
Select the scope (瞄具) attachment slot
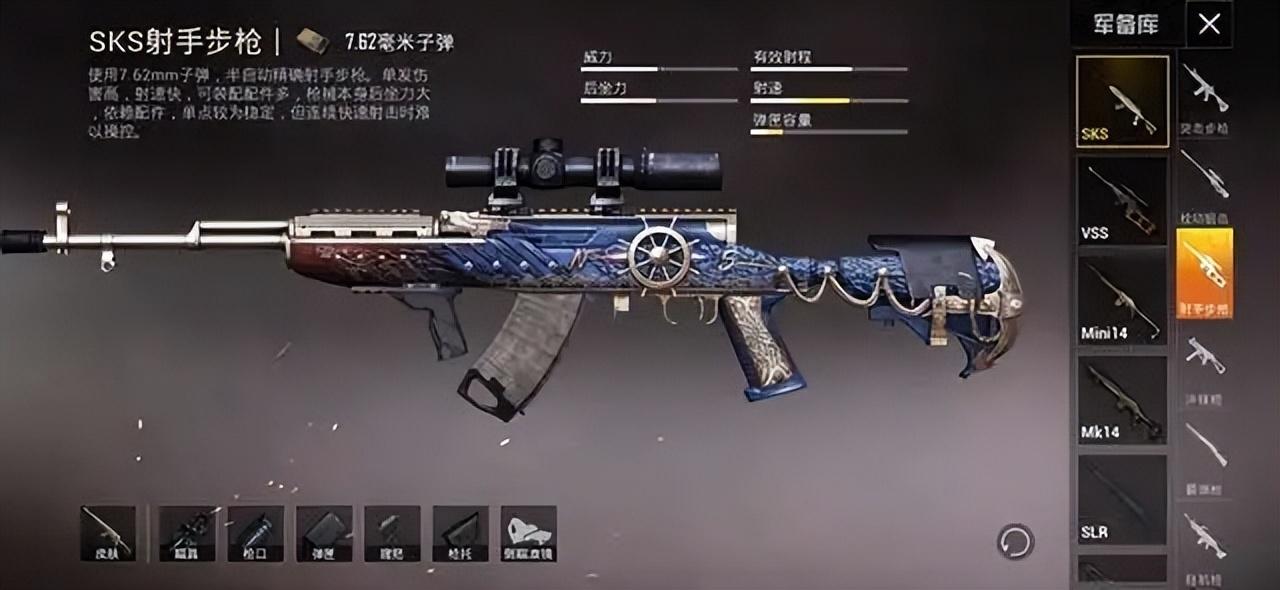pyautogui.click(x=187, y=533)
